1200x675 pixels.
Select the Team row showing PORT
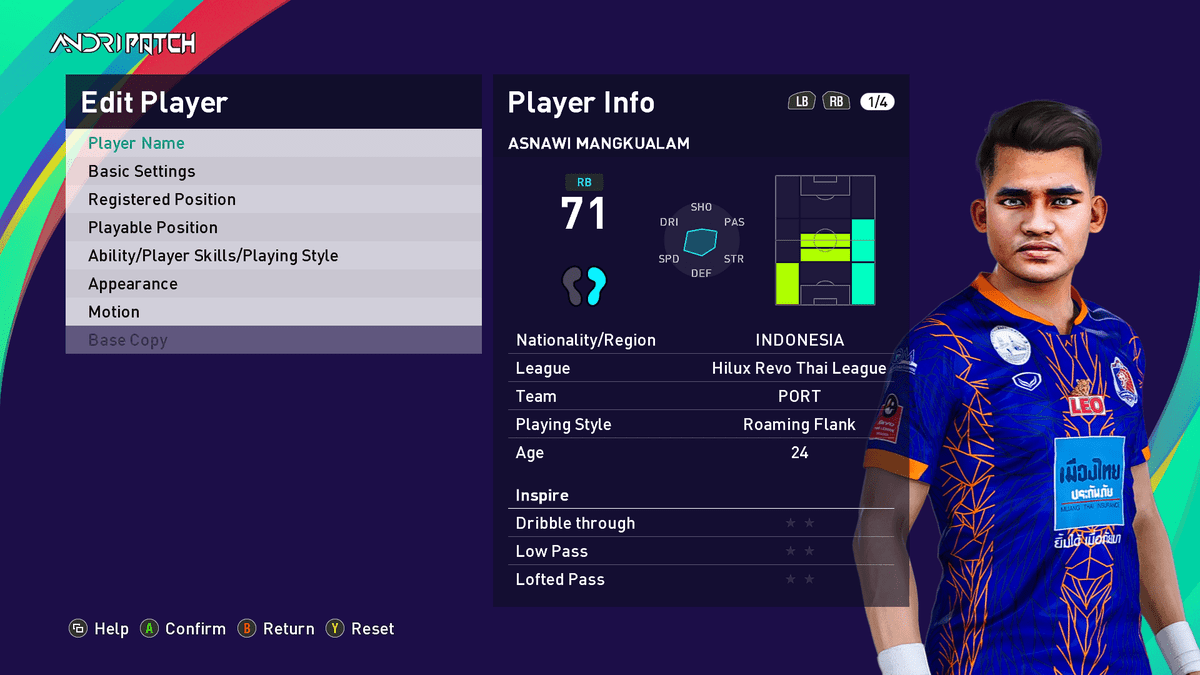point(700,396)
